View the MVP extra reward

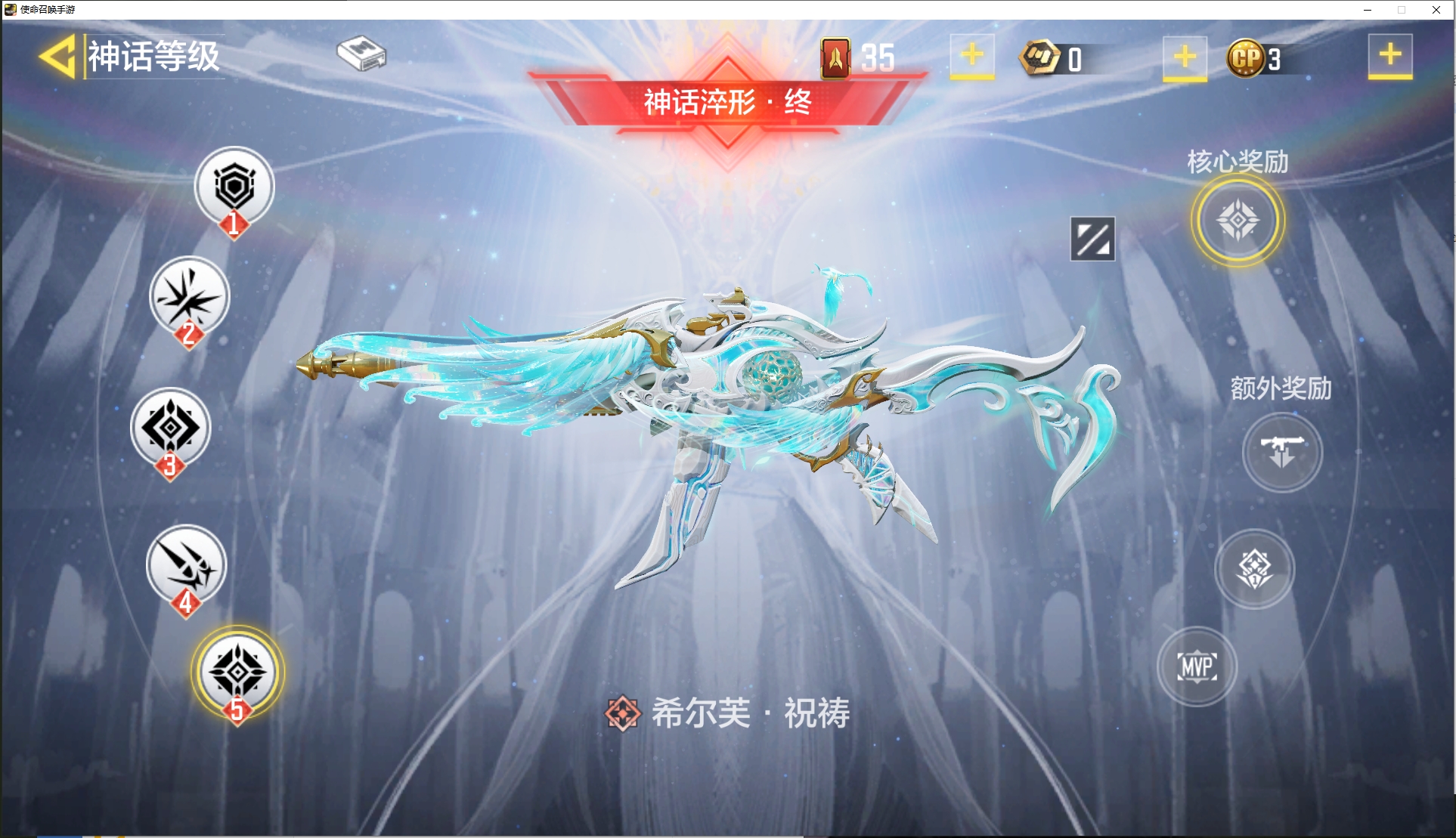click(1197, 666)
